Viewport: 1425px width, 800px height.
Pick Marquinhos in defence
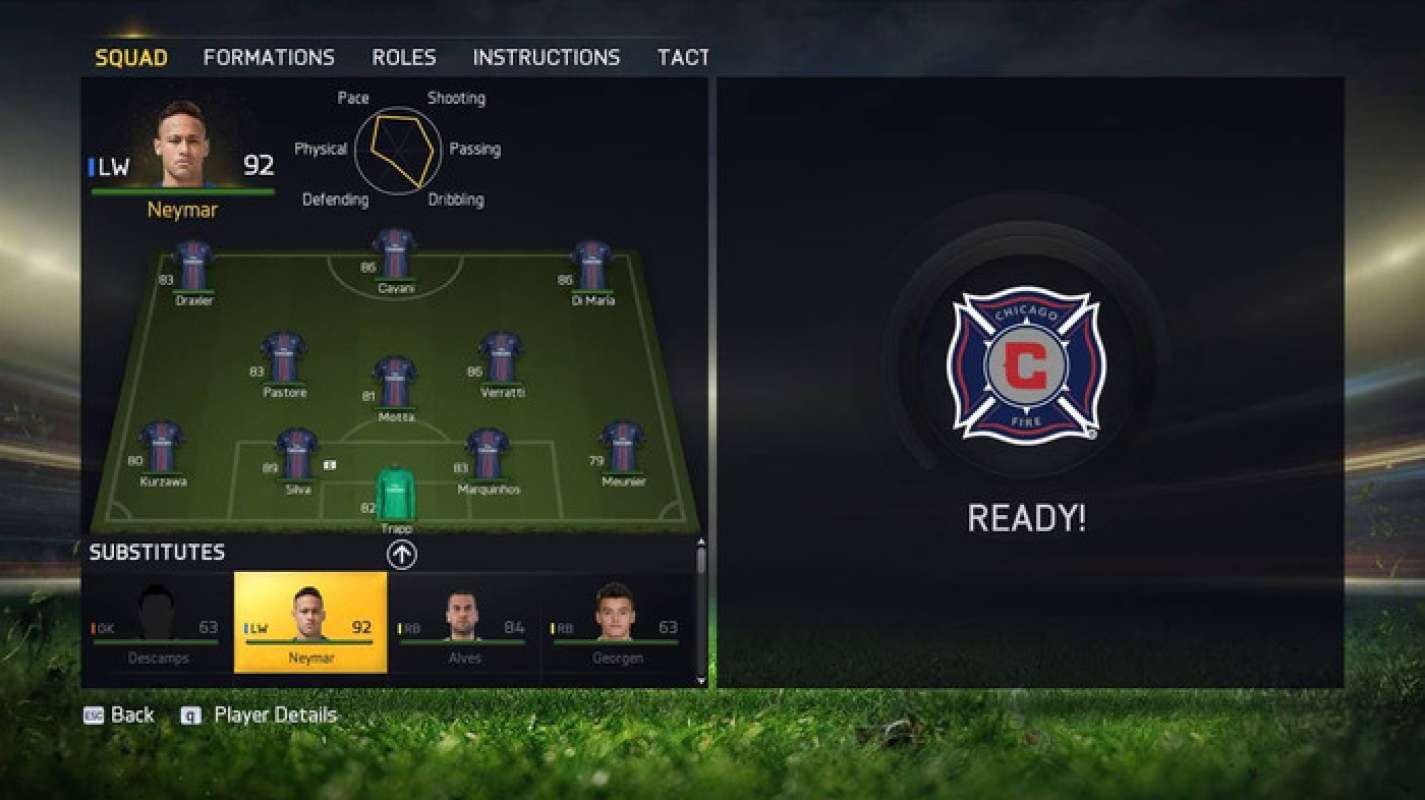click(488, 454)
